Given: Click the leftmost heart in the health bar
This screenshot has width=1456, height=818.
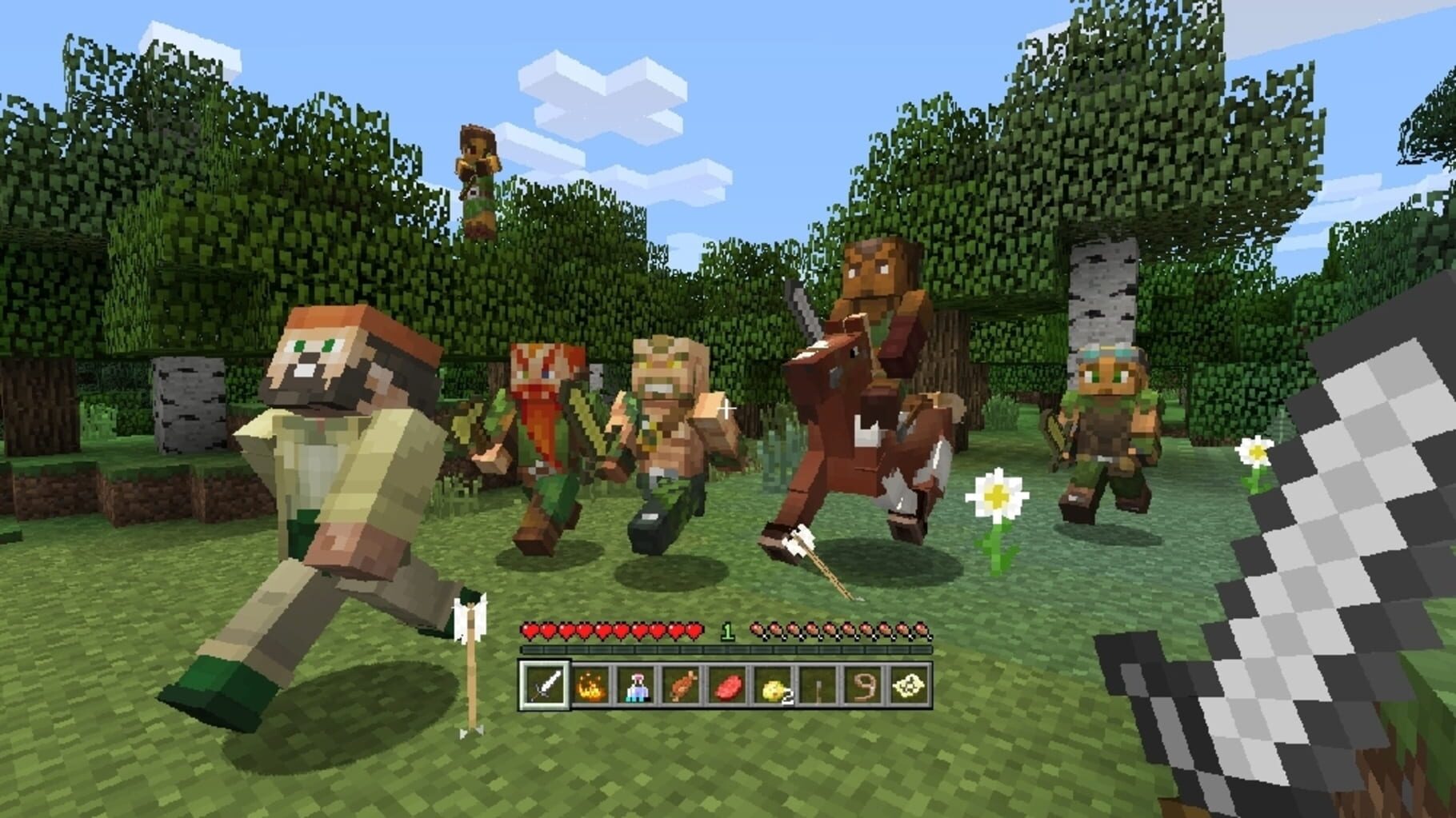Looking at the screenshot, I should [x=529, y=632].
